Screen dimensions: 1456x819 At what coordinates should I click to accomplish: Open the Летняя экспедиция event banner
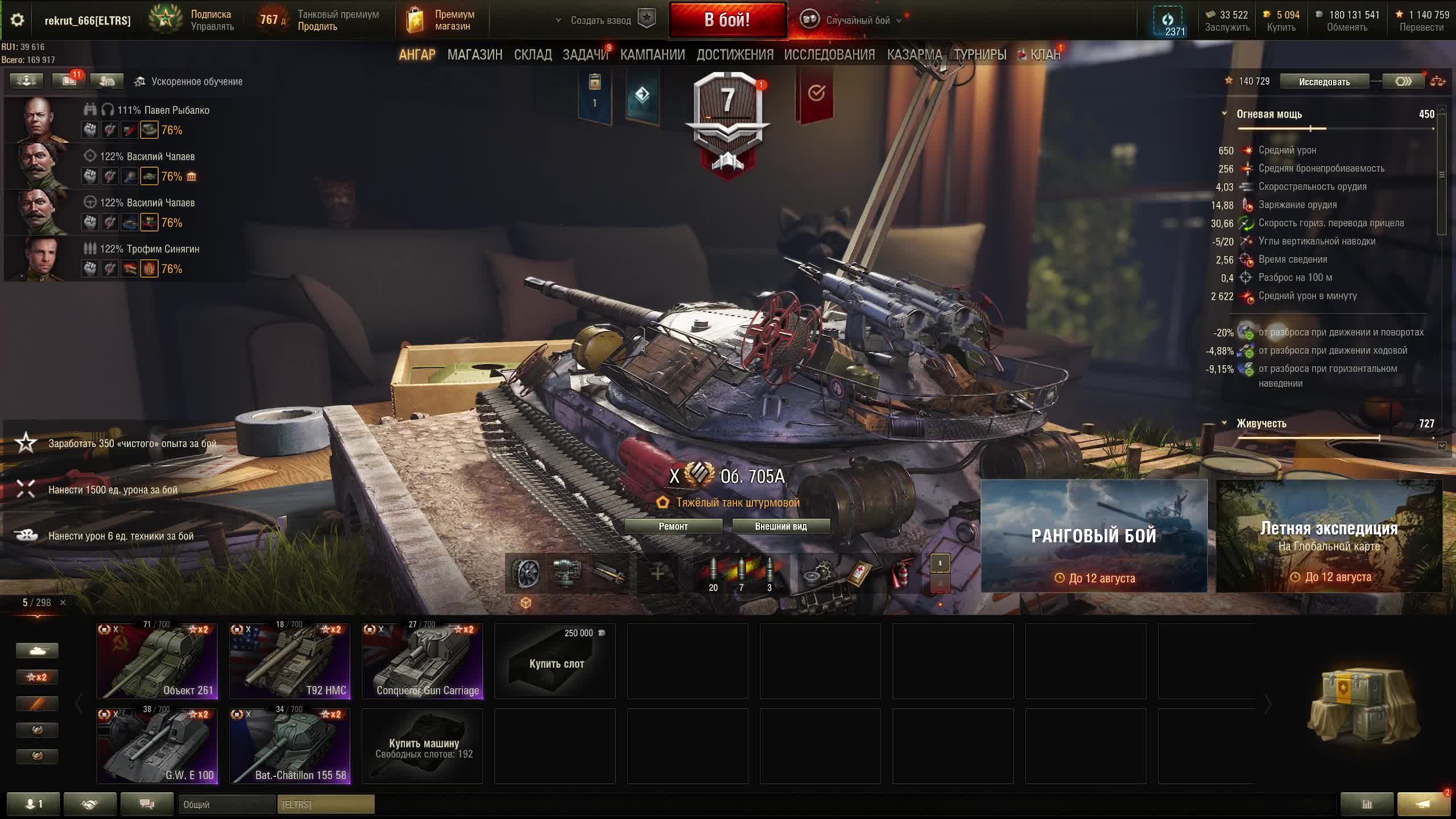tap(1329, 535)
